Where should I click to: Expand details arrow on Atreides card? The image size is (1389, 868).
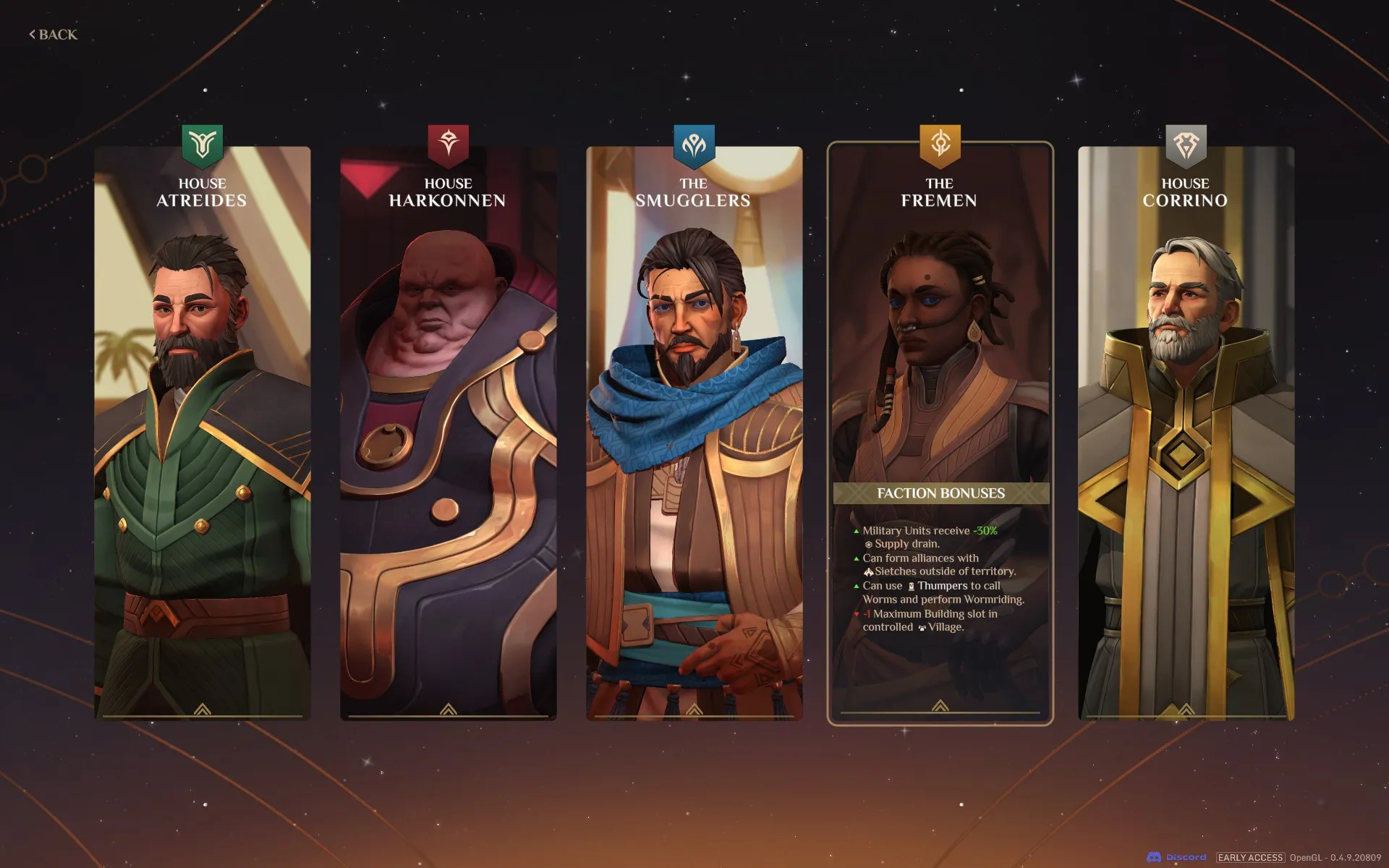(x=203, y=710)
